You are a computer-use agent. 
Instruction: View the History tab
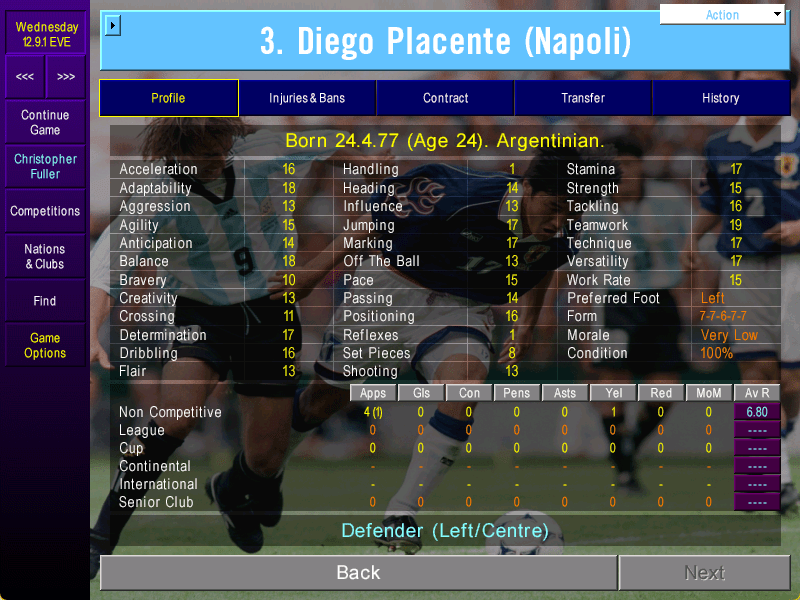click(x=720, y=98)
